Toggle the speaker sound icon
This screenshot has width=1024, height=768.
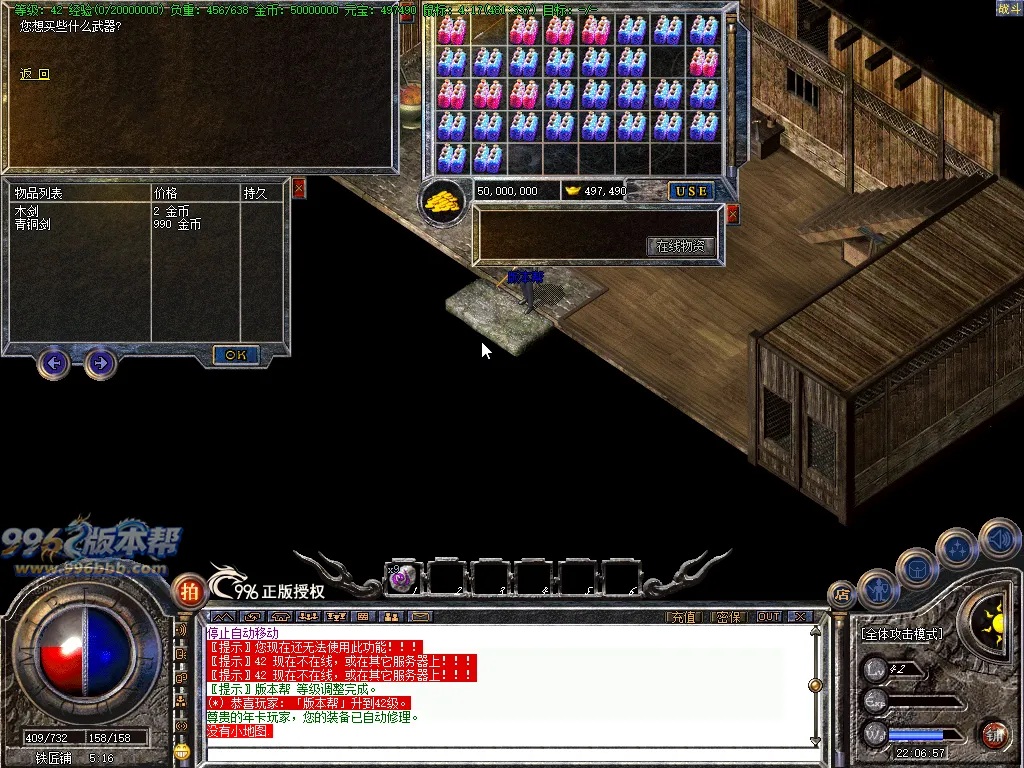tap(998, 539)
